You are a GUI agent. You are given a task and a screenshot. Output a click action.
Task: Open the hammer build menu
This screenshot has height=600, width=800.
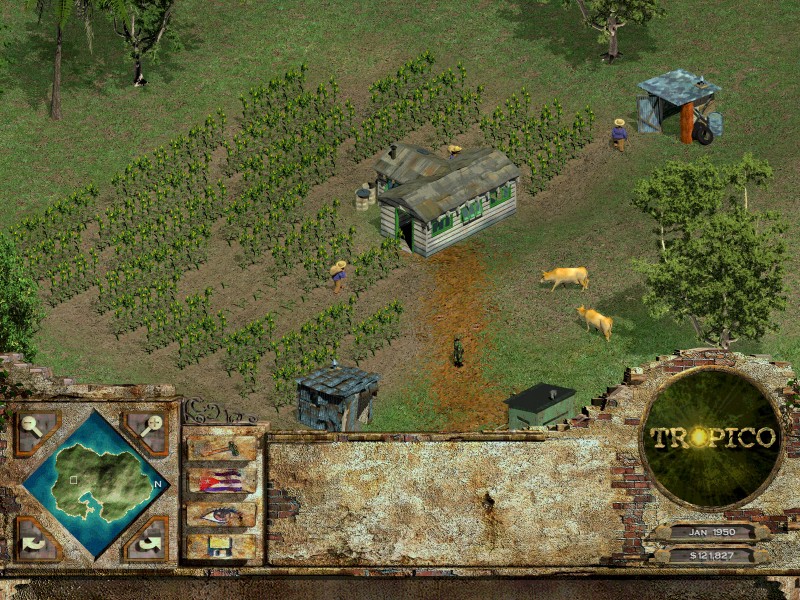click(221, 447)
